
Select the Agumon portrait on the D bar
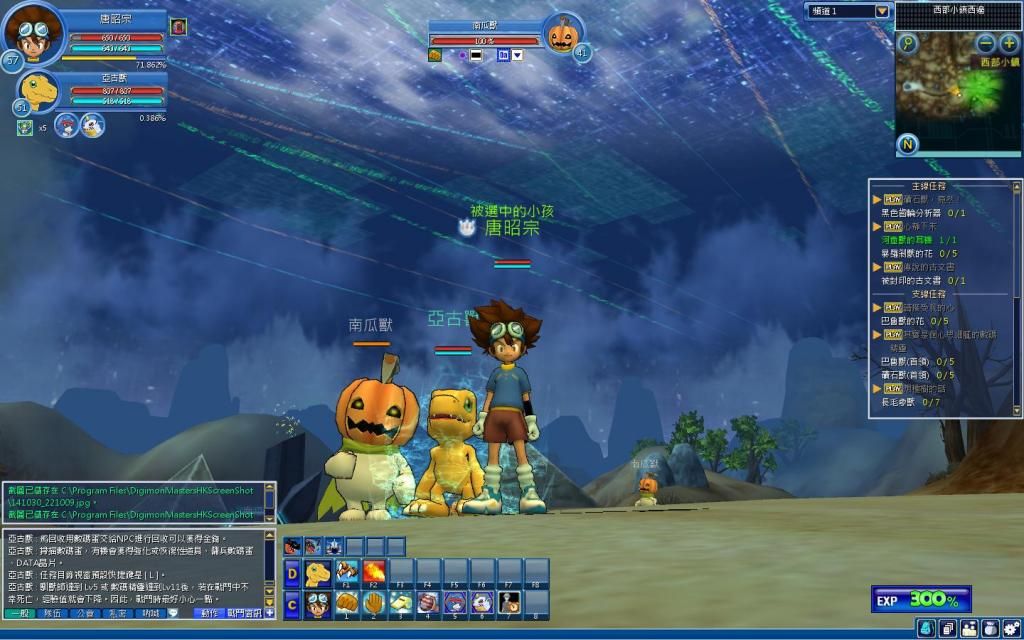(318, 573)
